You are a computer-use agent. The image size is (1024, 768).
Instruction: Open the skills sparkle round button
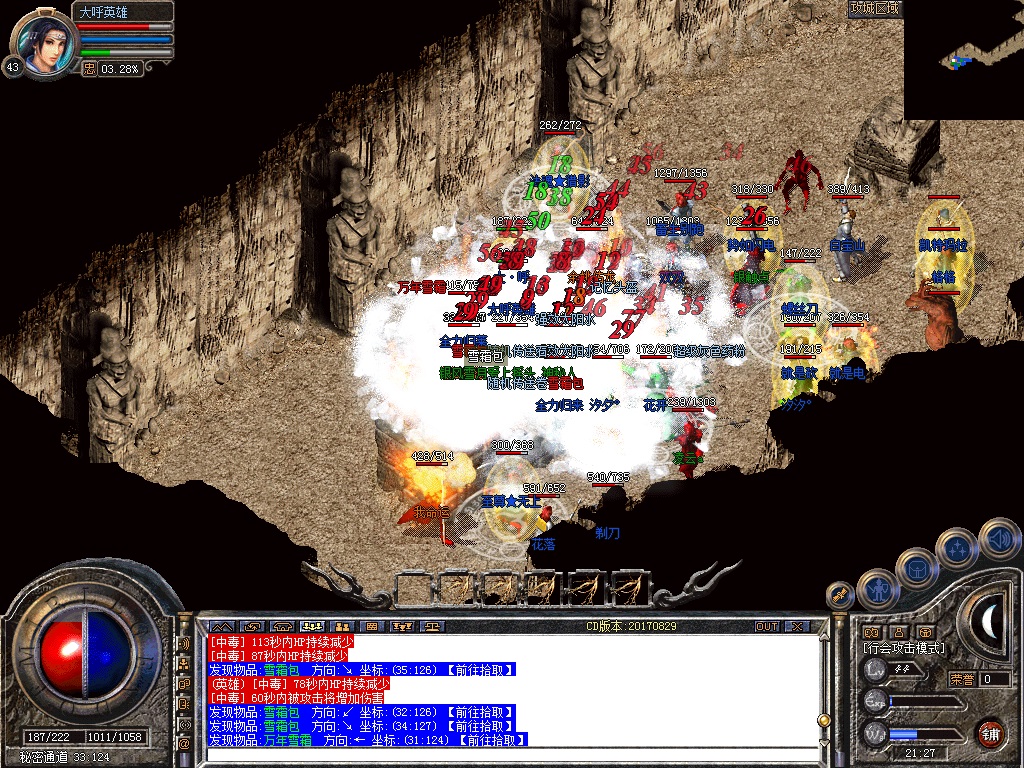958,548
